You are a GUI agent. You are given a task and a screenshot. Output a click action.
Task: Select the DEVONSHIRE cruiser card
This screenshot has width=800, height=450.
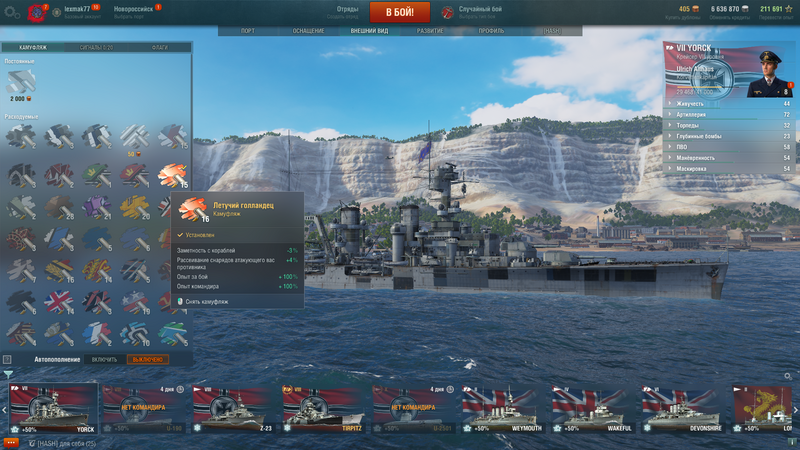click(682, 410)
